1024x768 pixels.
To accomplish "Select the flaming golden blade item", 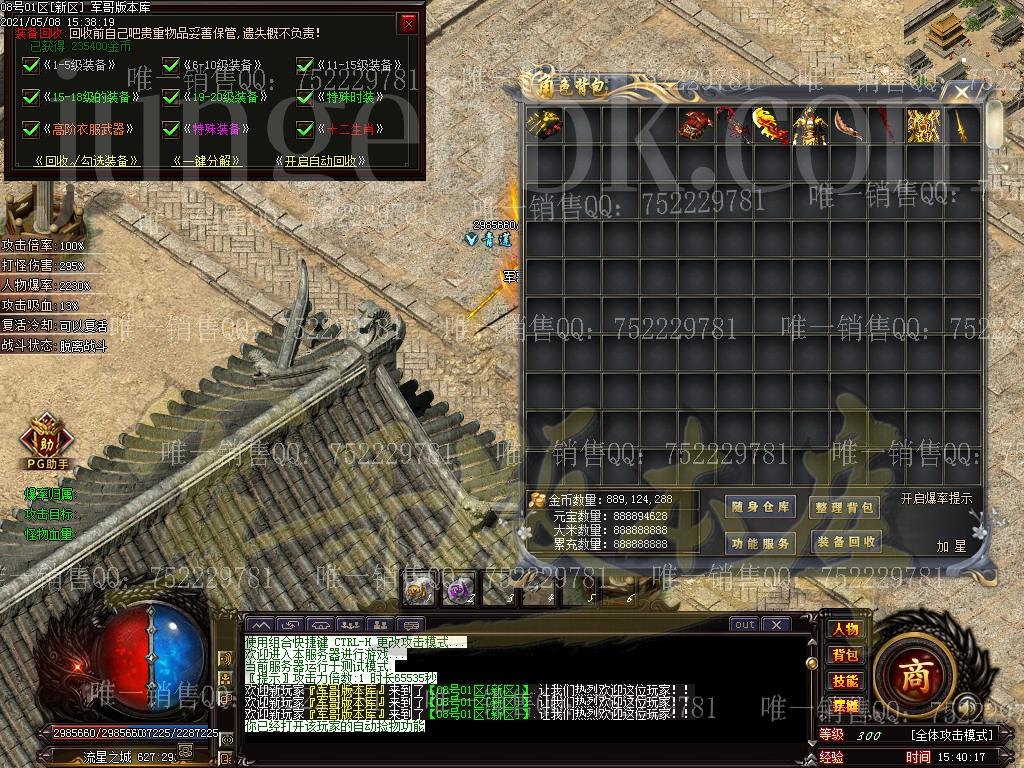I will 770,126.
